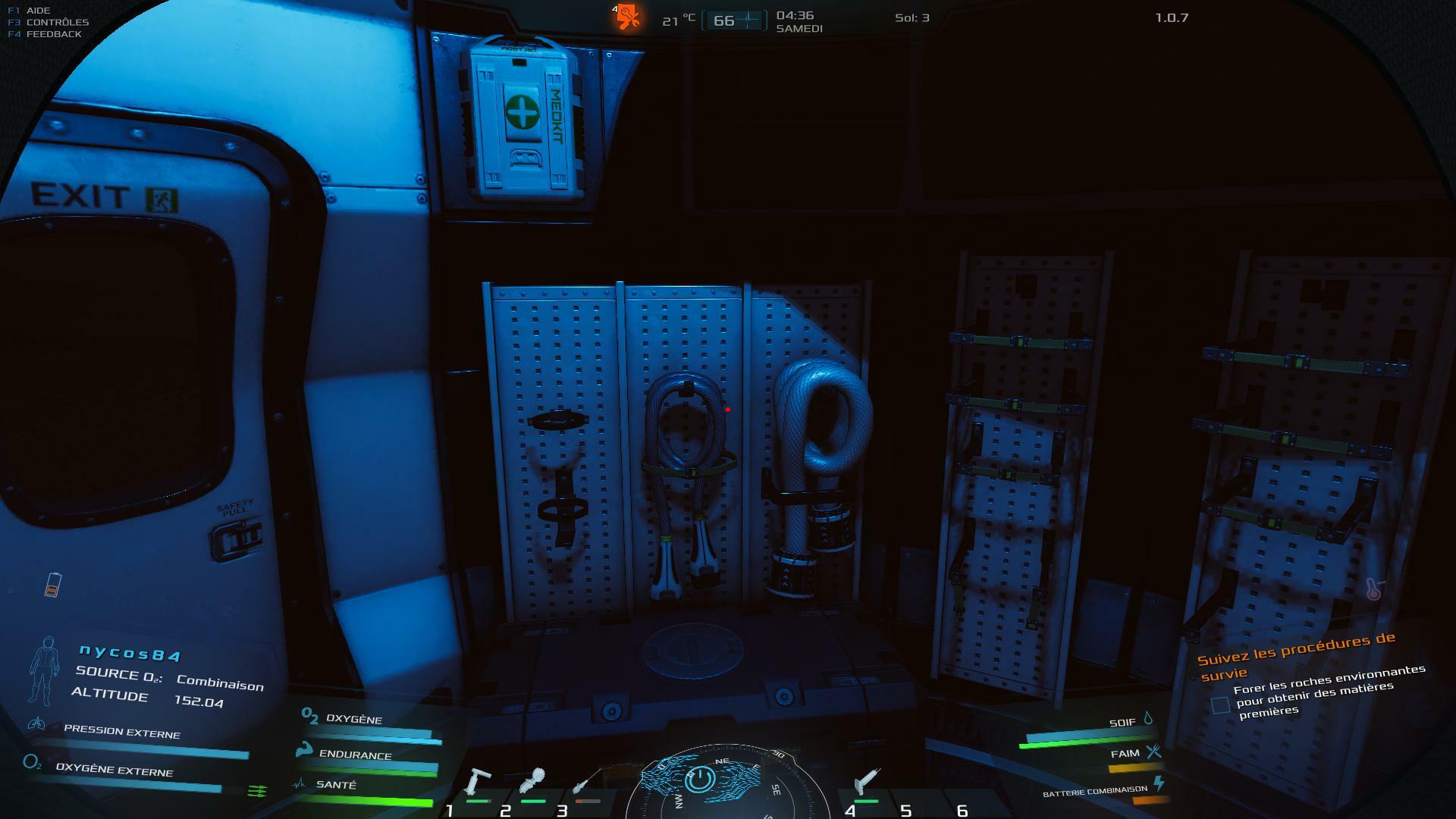Select the round-headed tool in hotbar slot 2
Screen dimensions: 1456x819
tap(533, 780)
